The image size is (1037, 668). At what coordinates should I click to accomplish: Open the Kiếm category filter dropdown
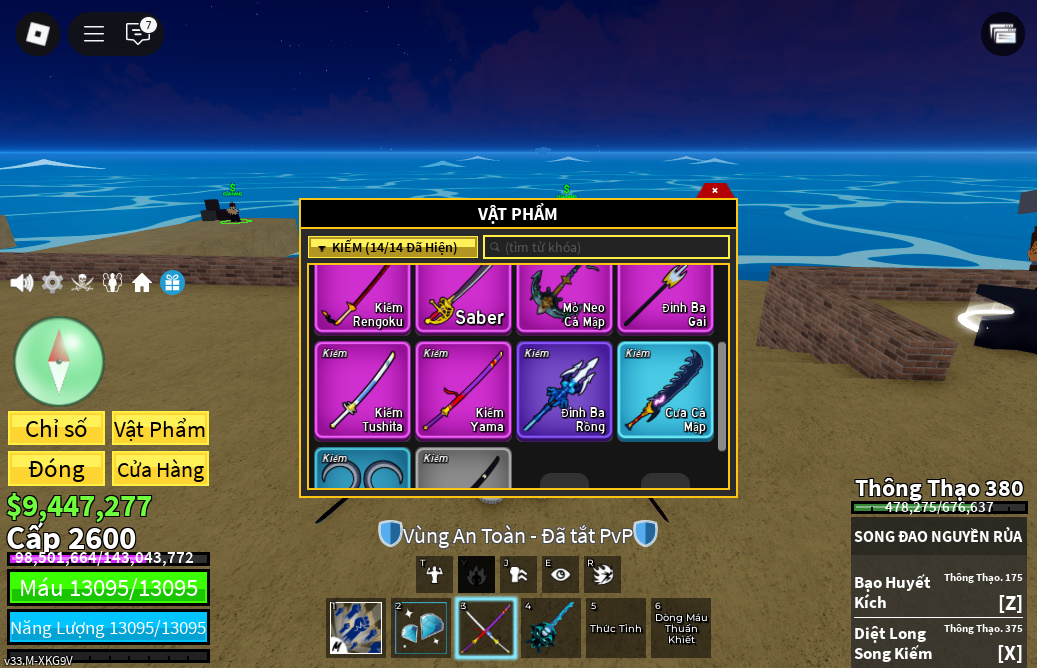(393, 247)
